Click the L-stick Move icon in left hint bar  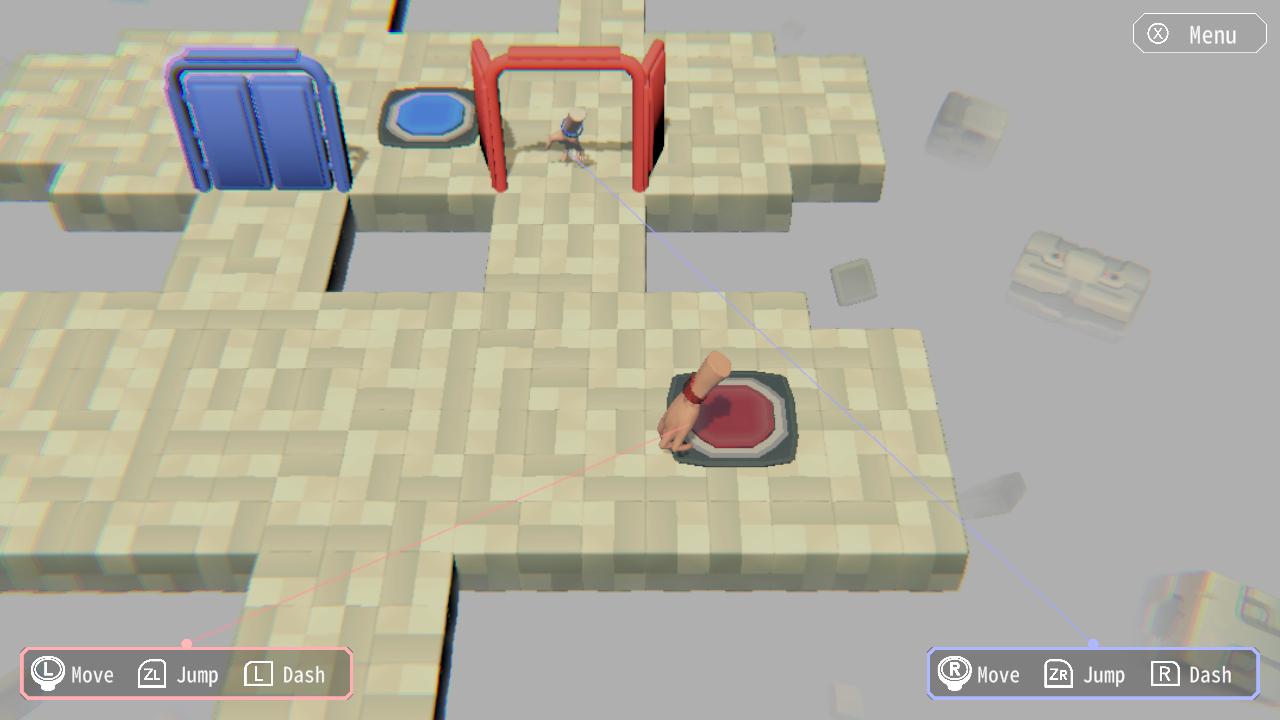coord(46,674)
